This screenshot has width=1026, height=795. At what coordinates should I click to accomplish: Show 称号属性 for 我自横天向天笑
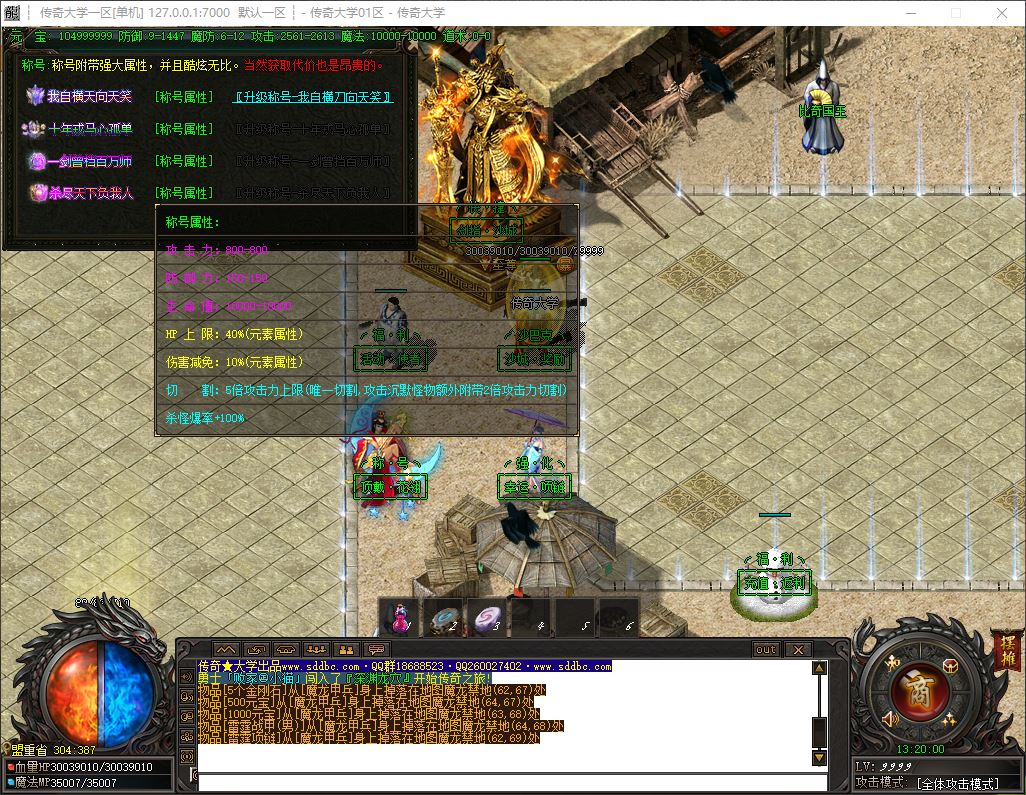click(x=184, y=97)
